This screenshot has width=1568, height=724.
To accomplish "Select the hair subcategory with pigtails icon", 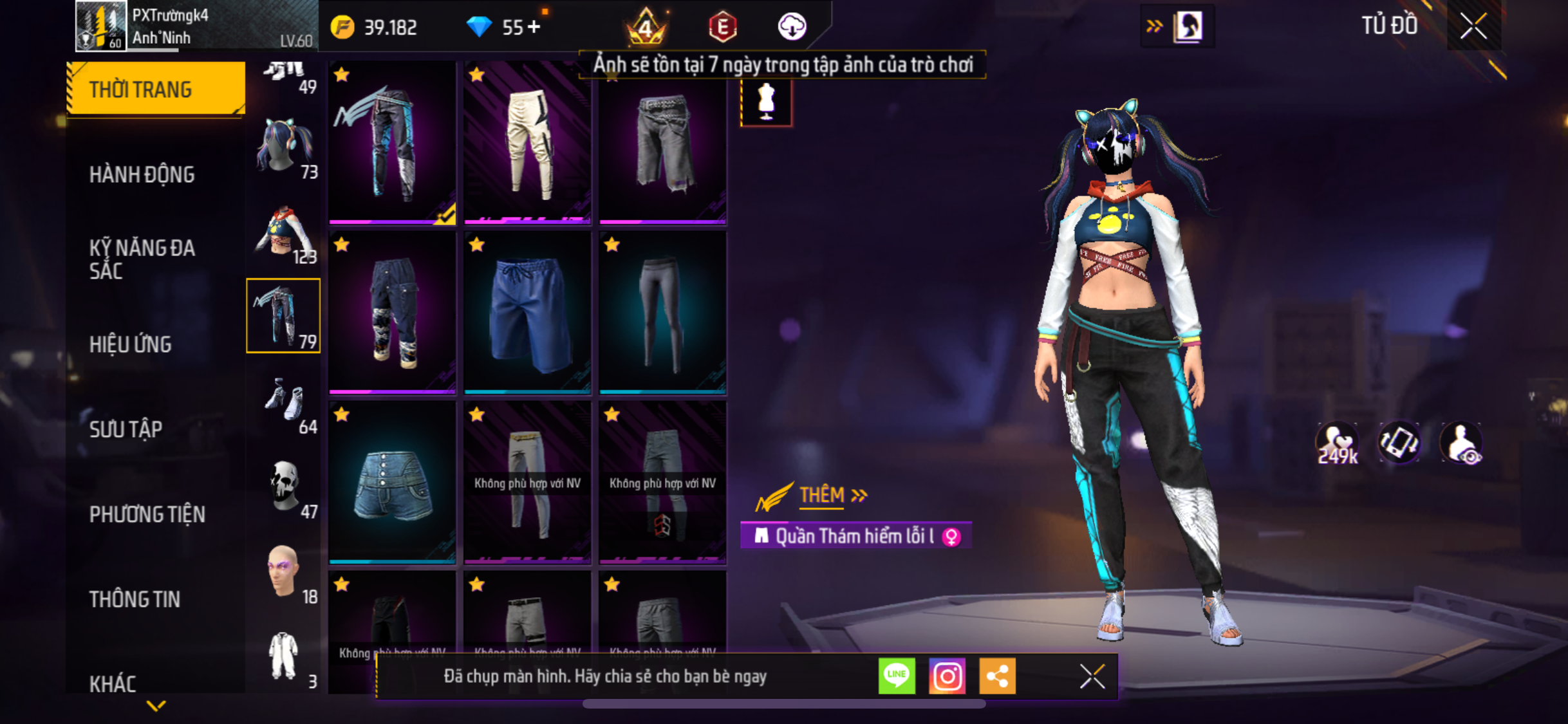I will (283, 148).
